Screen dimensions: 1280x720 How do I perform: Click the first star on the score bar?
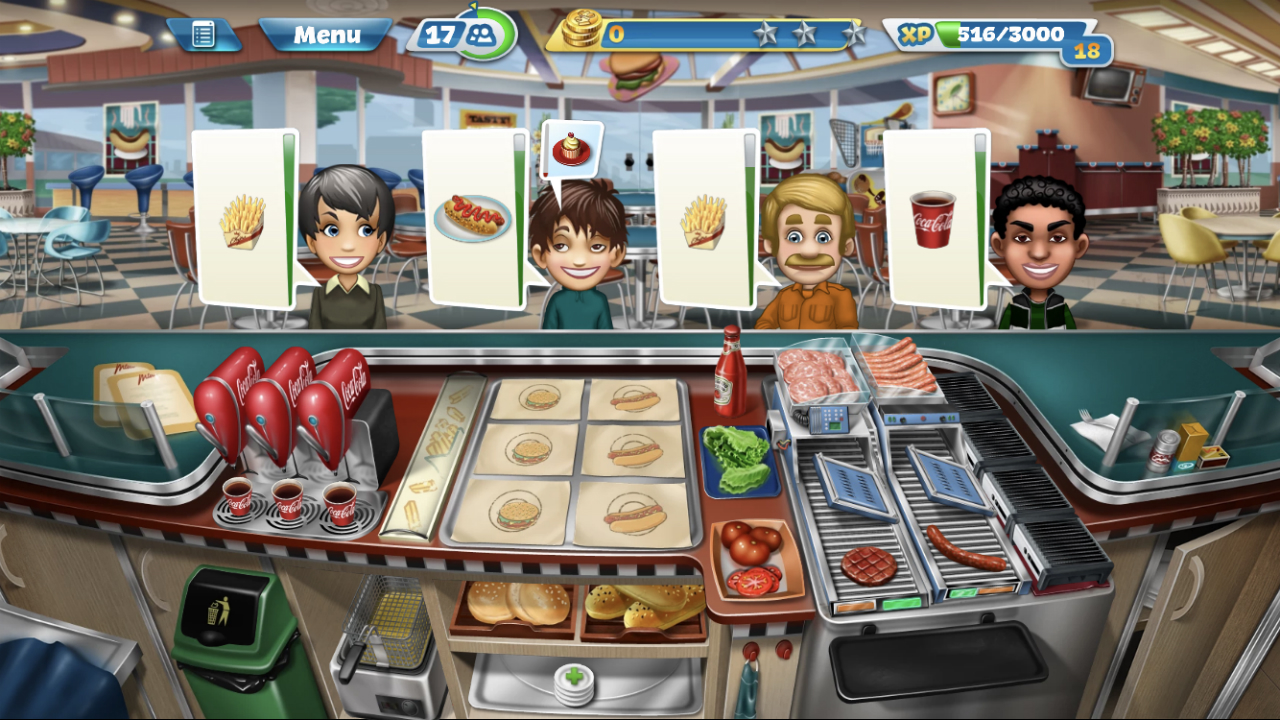pos(766,31)
